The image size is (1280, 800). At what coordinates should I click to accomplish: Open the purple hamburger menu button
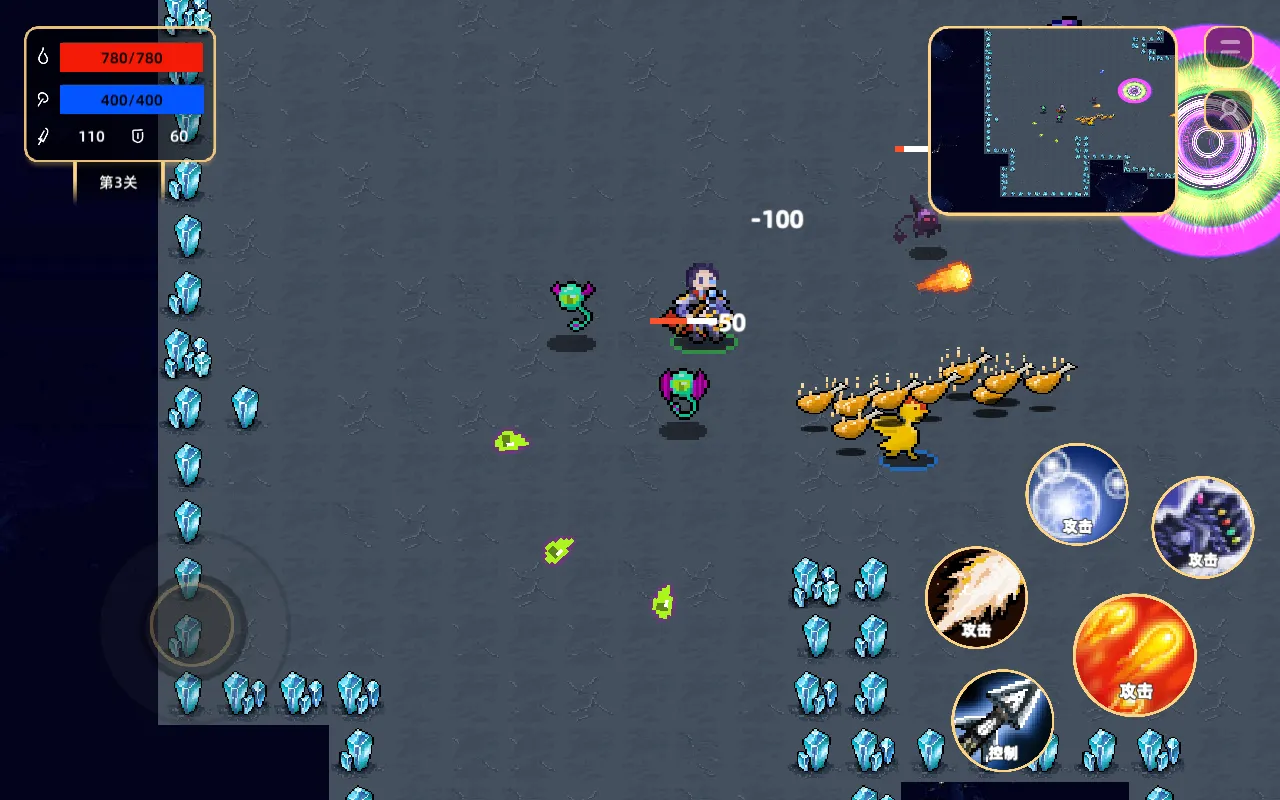(1229, 47)
